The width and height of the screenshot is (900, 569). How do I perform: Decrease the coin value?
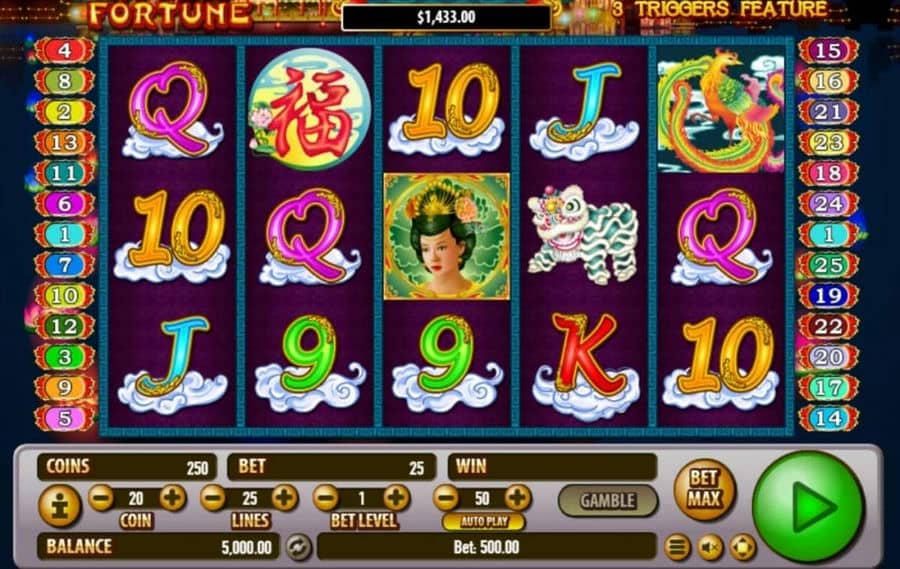click(101, 497)
